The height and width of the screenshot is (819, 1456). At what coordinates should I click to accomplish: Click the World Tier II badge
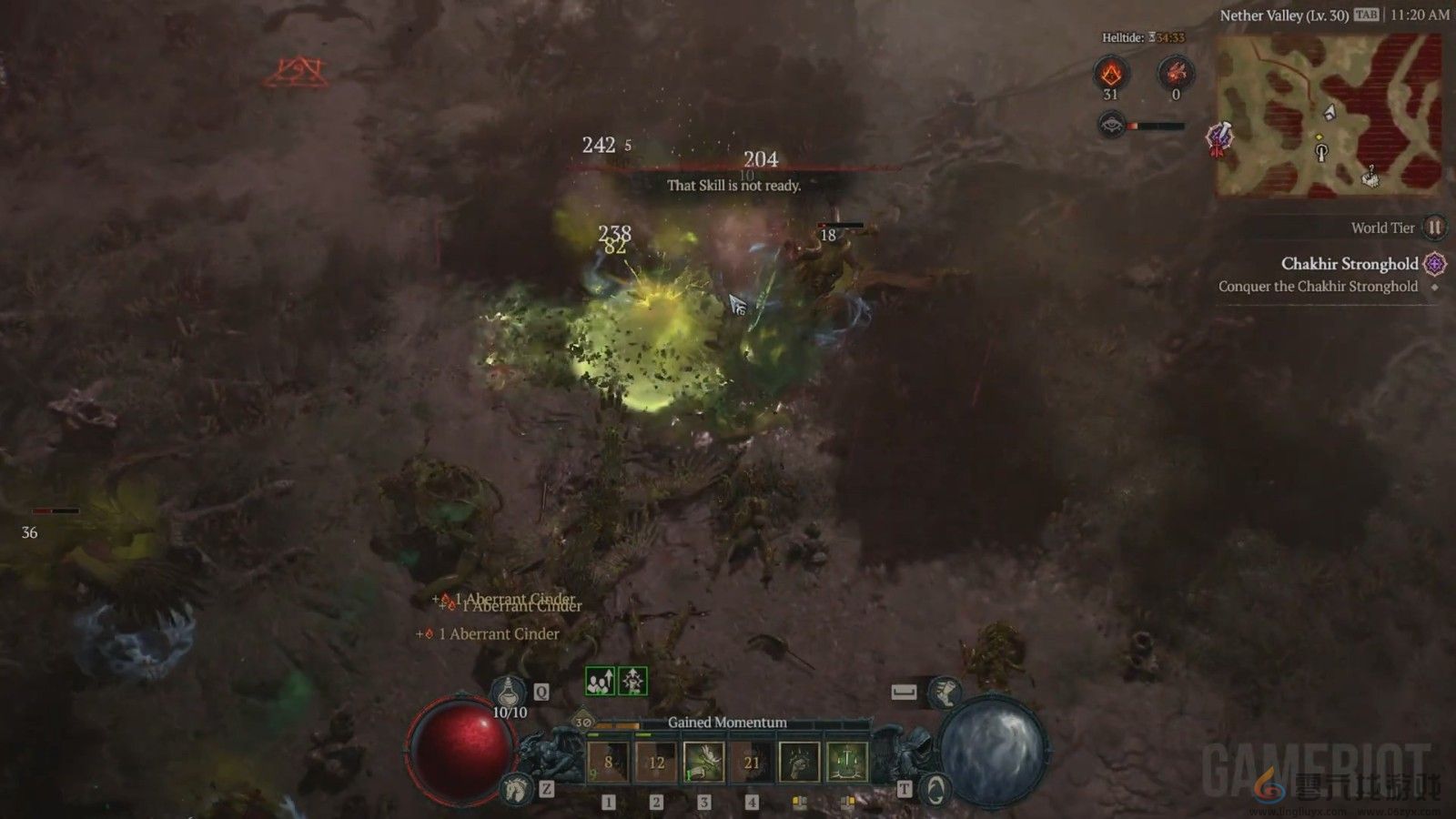(1433, 227)
